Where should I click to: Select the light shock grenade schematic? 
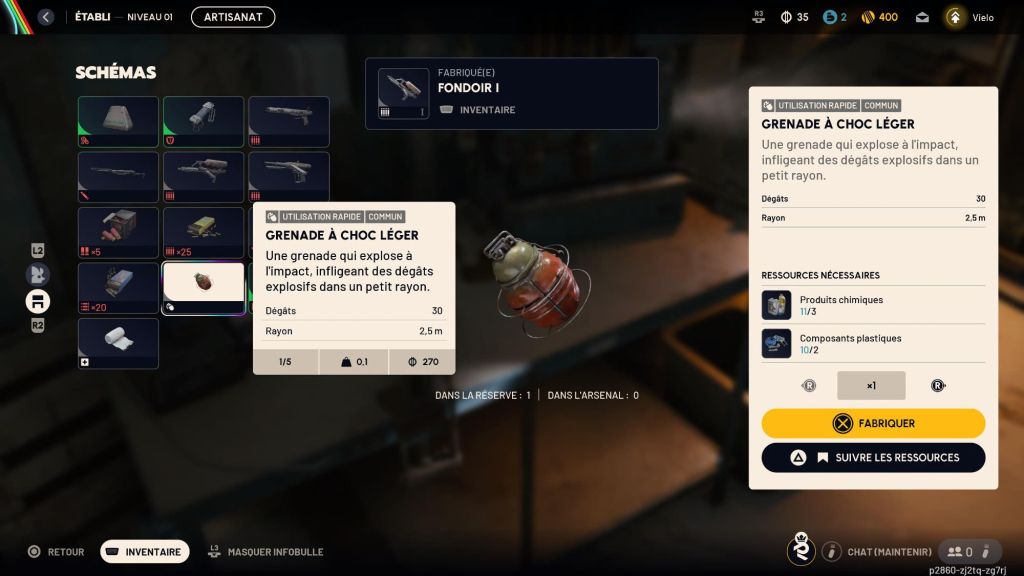click(x=203, y=288)
